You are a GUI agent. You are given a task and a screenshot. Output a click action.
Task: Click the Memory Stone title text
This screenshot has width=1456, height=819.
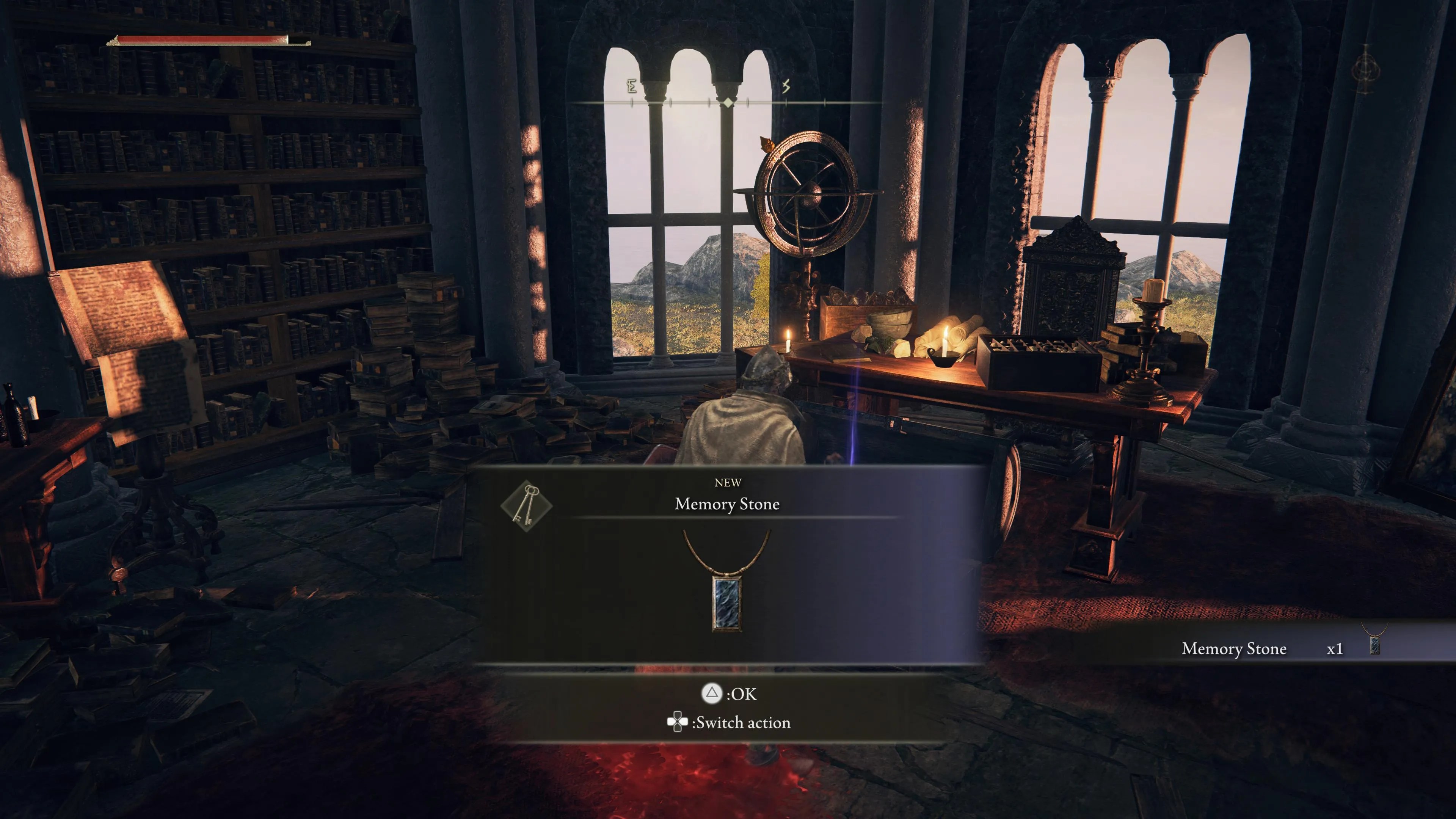pyautogui.click(x=728, y=504)
